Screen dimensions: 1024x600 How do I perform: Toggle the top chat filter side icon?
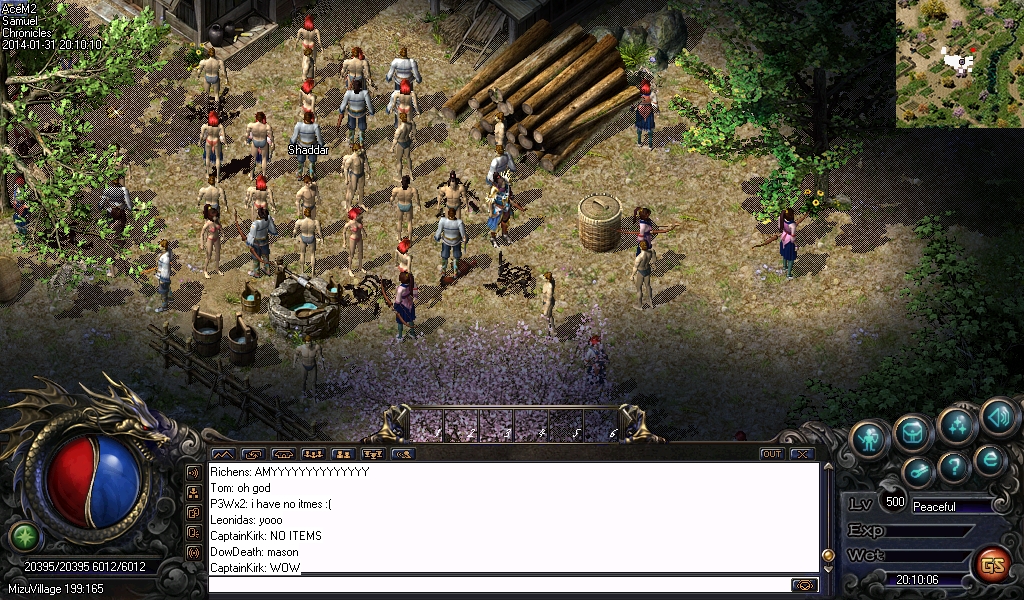click(193, 472)
